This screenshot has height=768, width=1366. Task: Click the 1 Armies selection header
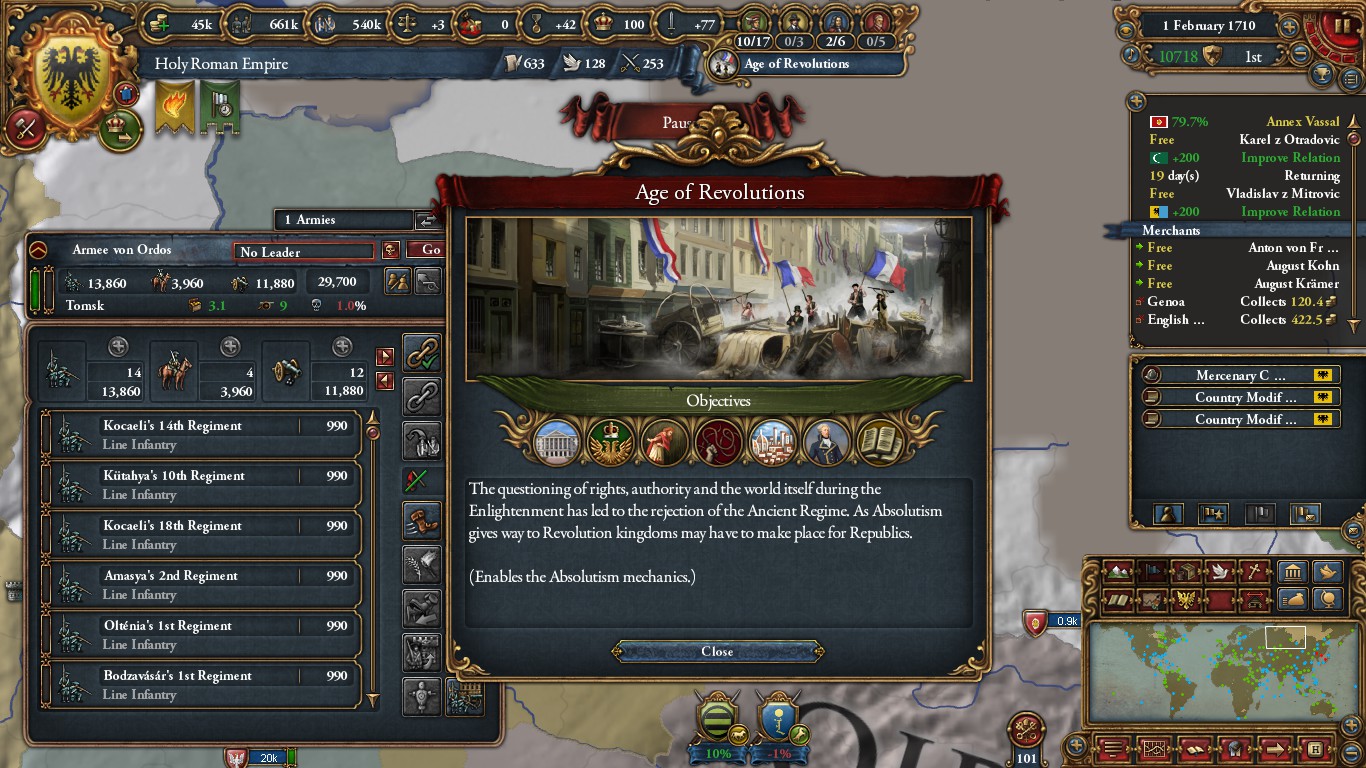point(343,220)
